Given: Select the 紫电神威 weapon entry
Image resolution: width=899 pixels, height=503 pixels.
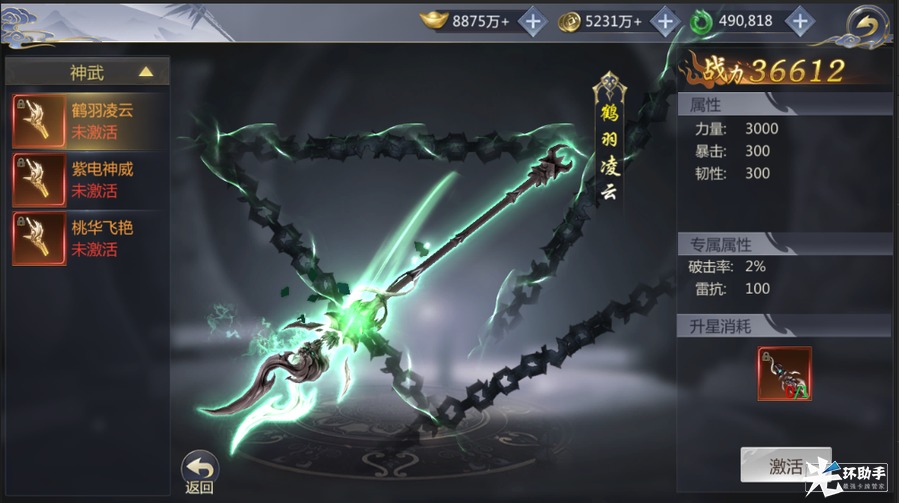Looking at the screenshot, I should (87, 179).
